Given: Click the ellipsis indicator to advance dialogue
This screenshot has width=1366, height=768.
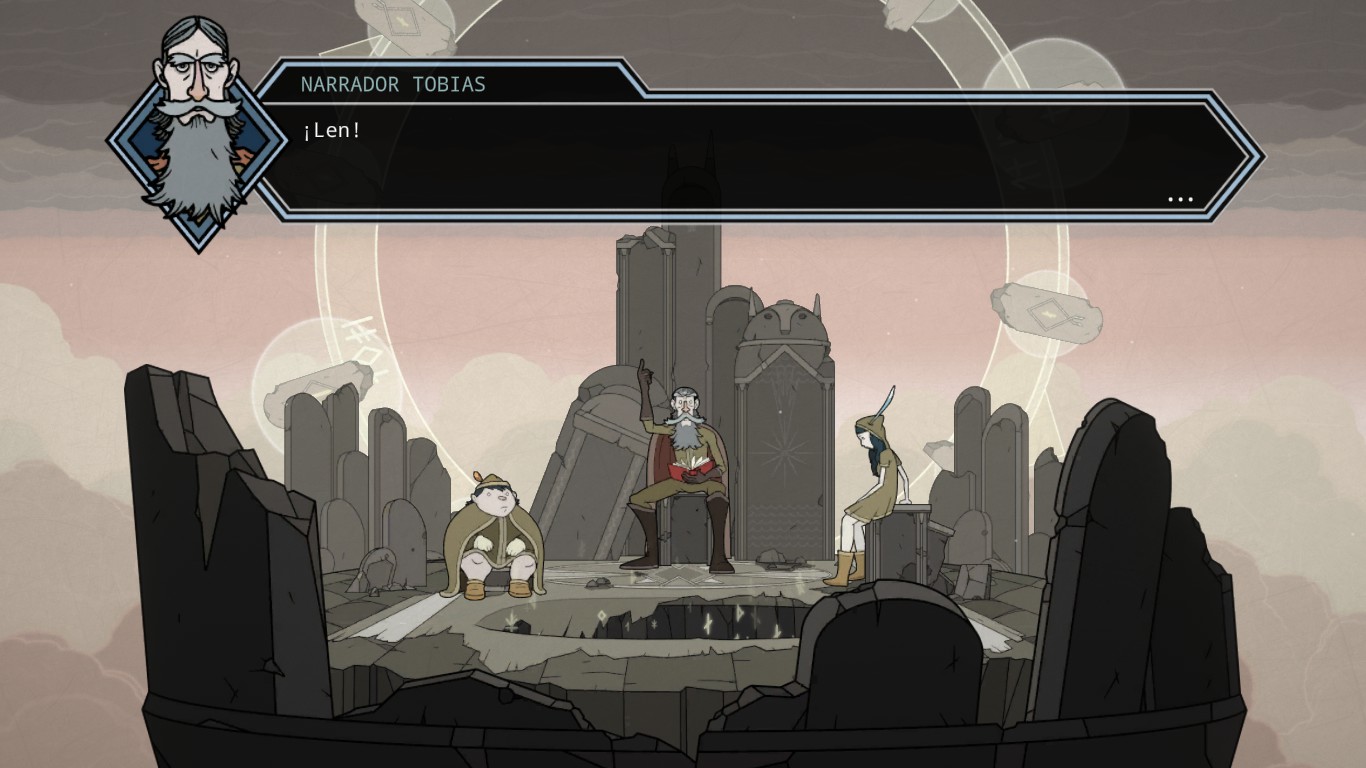Looking at the screenshot, I should click(1181, 199).
